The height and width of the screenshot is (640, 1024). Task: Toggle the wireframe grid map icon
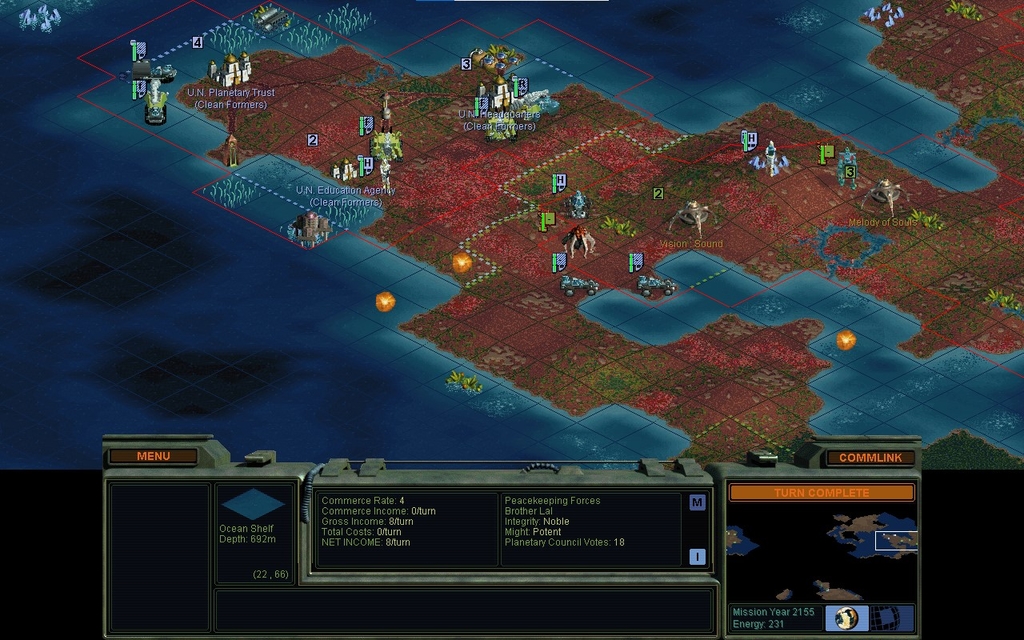tap(884, 617)
